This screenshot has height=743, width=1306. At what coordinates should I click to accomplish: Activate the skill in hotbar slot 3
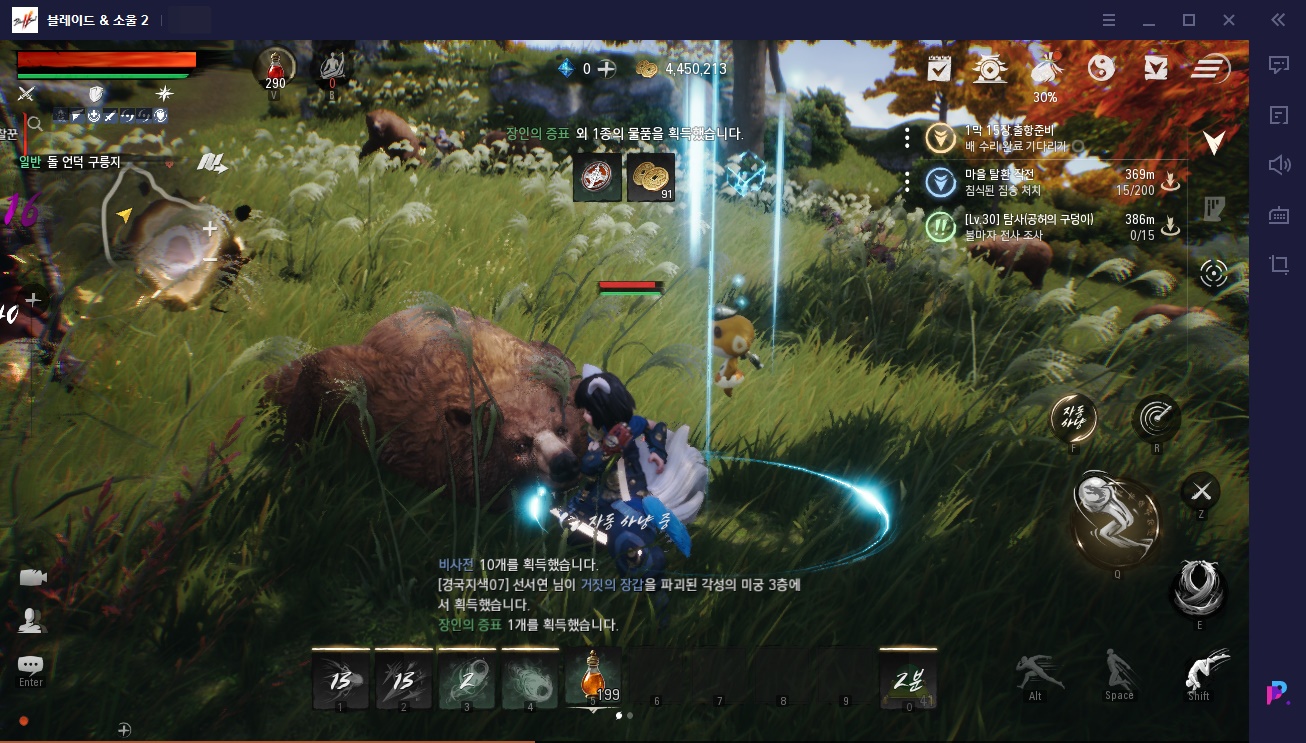point(467,680)
